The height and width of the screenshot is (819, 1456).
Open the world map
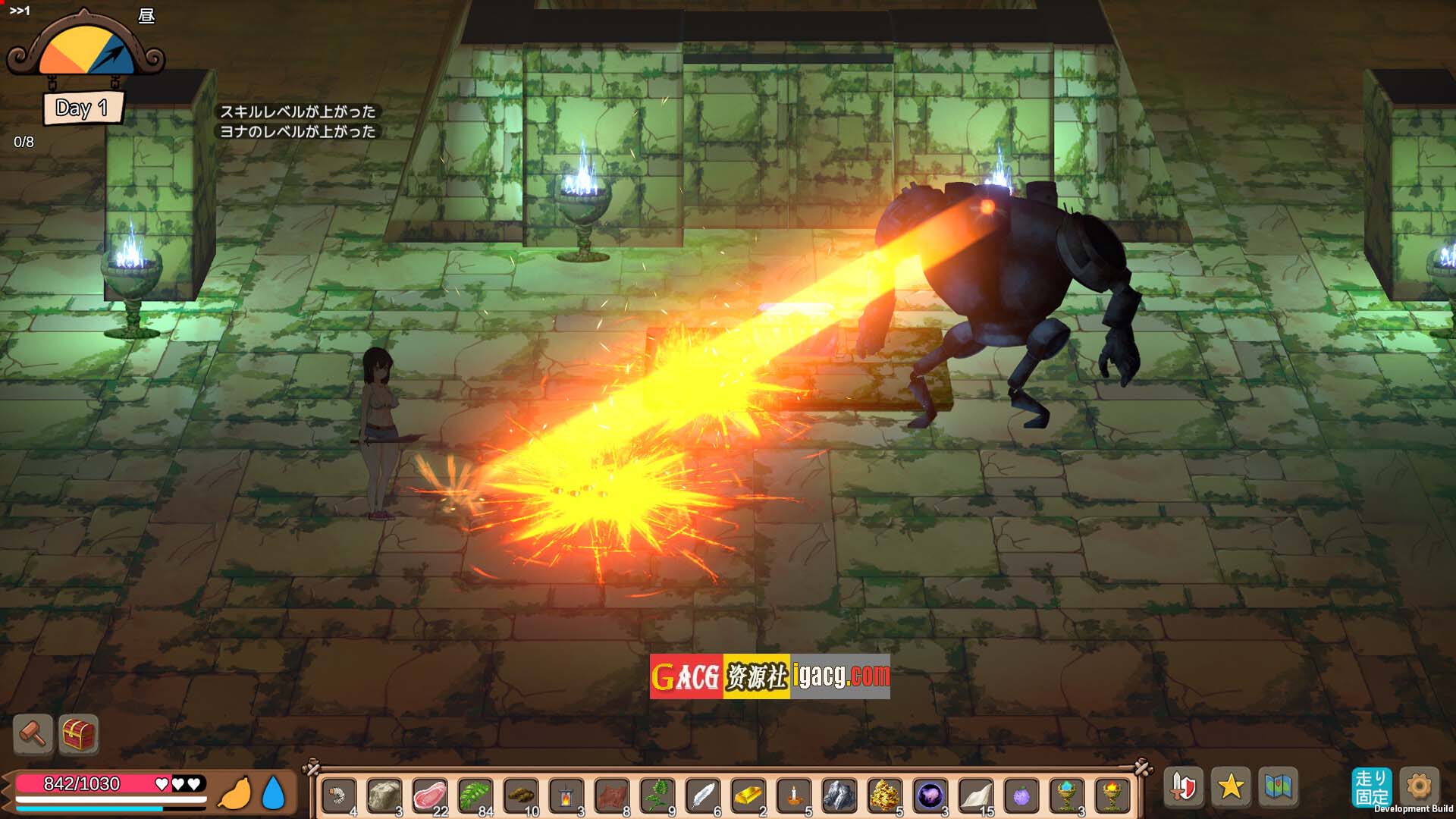[1278, 786]
